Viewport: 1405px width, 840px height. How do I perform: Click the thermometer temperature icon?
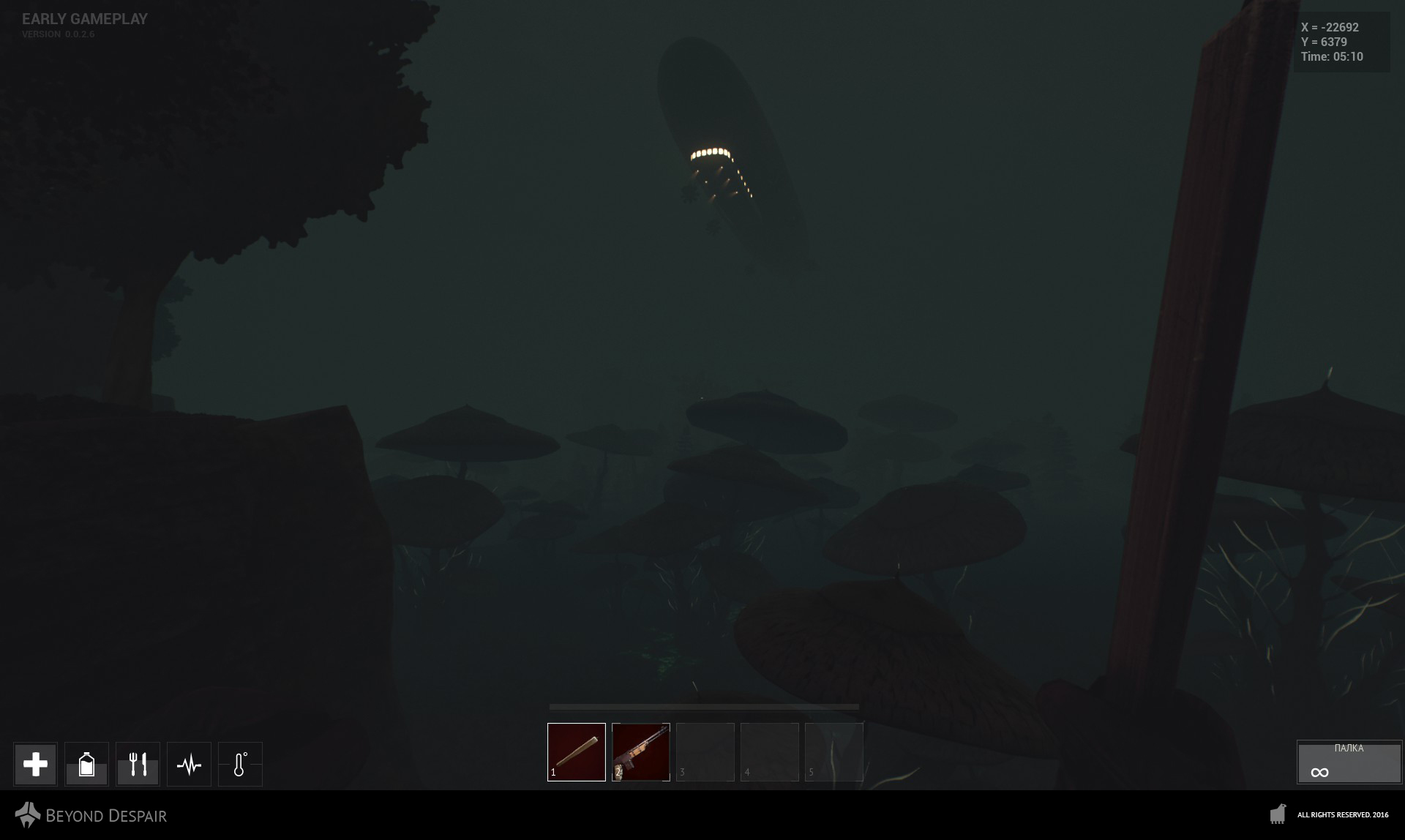tap(241, 763)
